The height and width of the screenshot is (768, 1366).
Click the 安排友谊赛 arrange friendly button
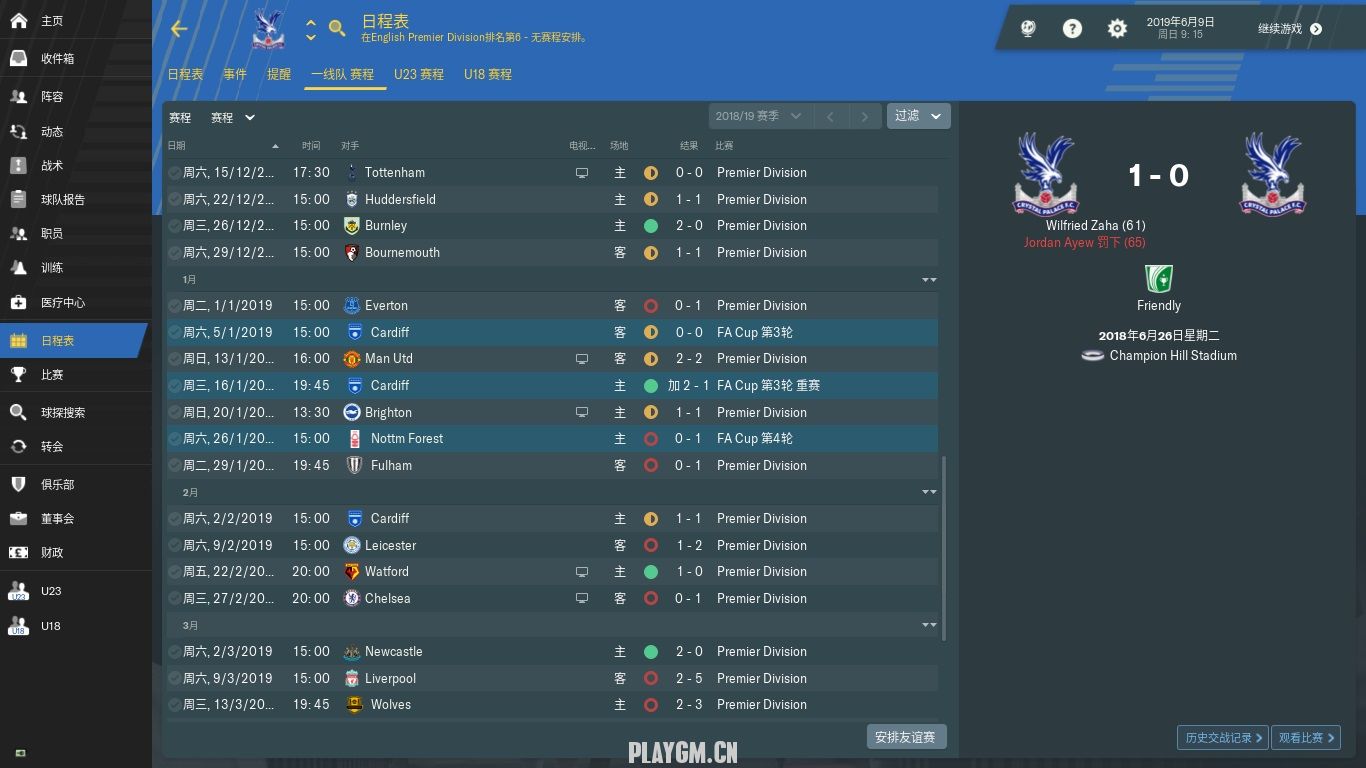pos(905,737)
